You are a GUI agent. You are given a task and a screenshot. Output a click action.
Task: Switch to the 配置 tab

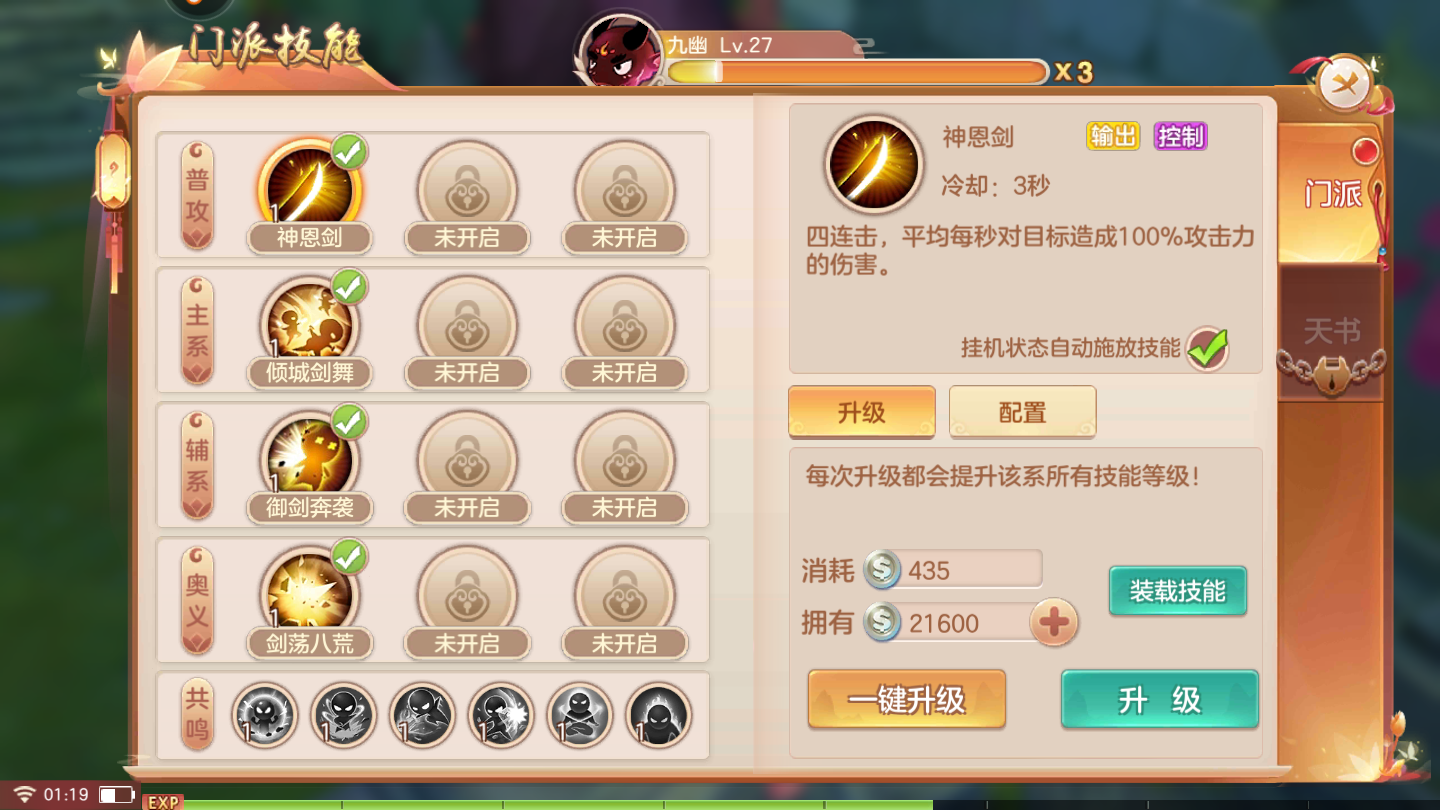1022,412
